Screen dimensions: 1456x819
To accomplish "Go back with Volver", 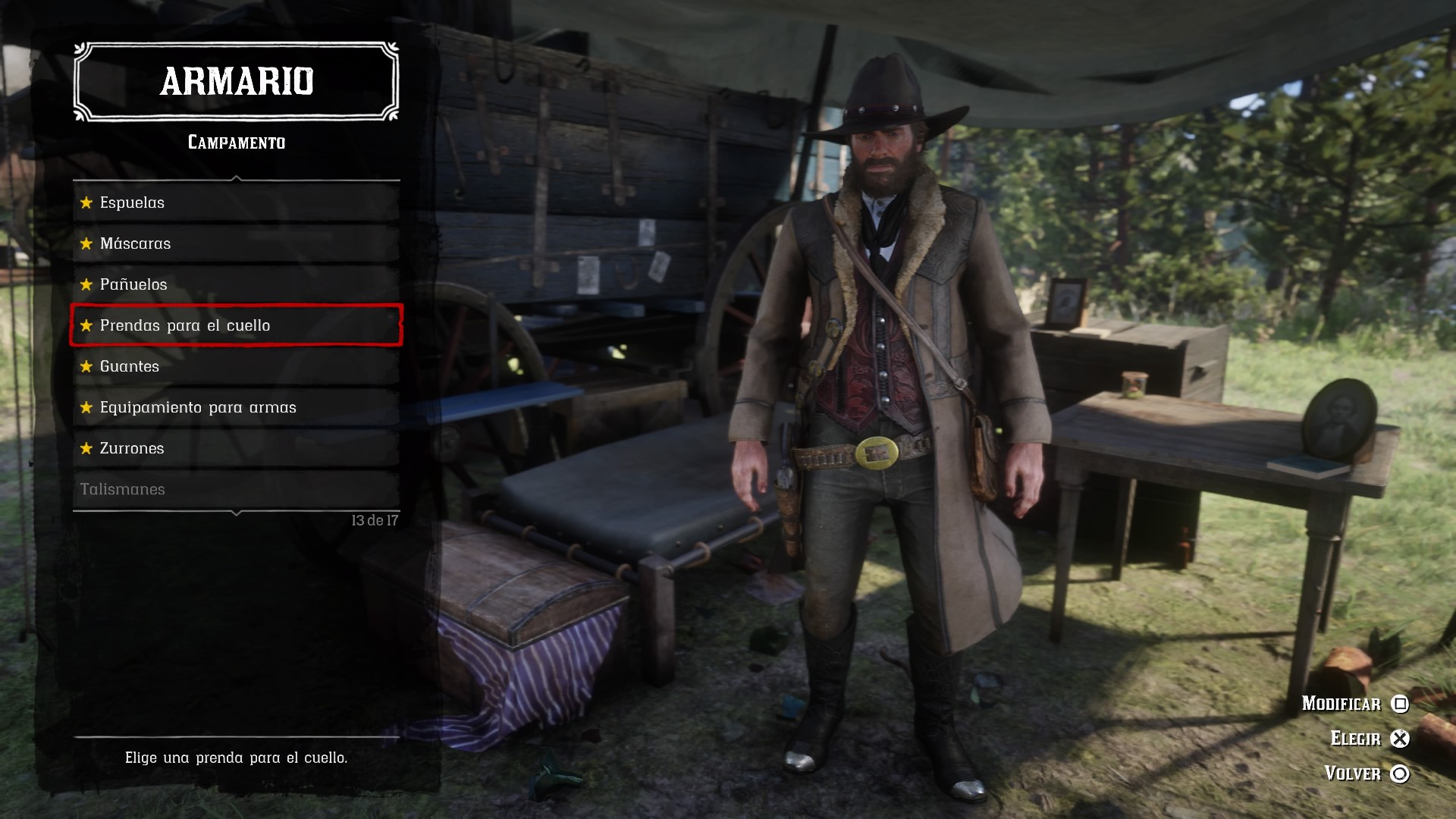I will 1366,773.
